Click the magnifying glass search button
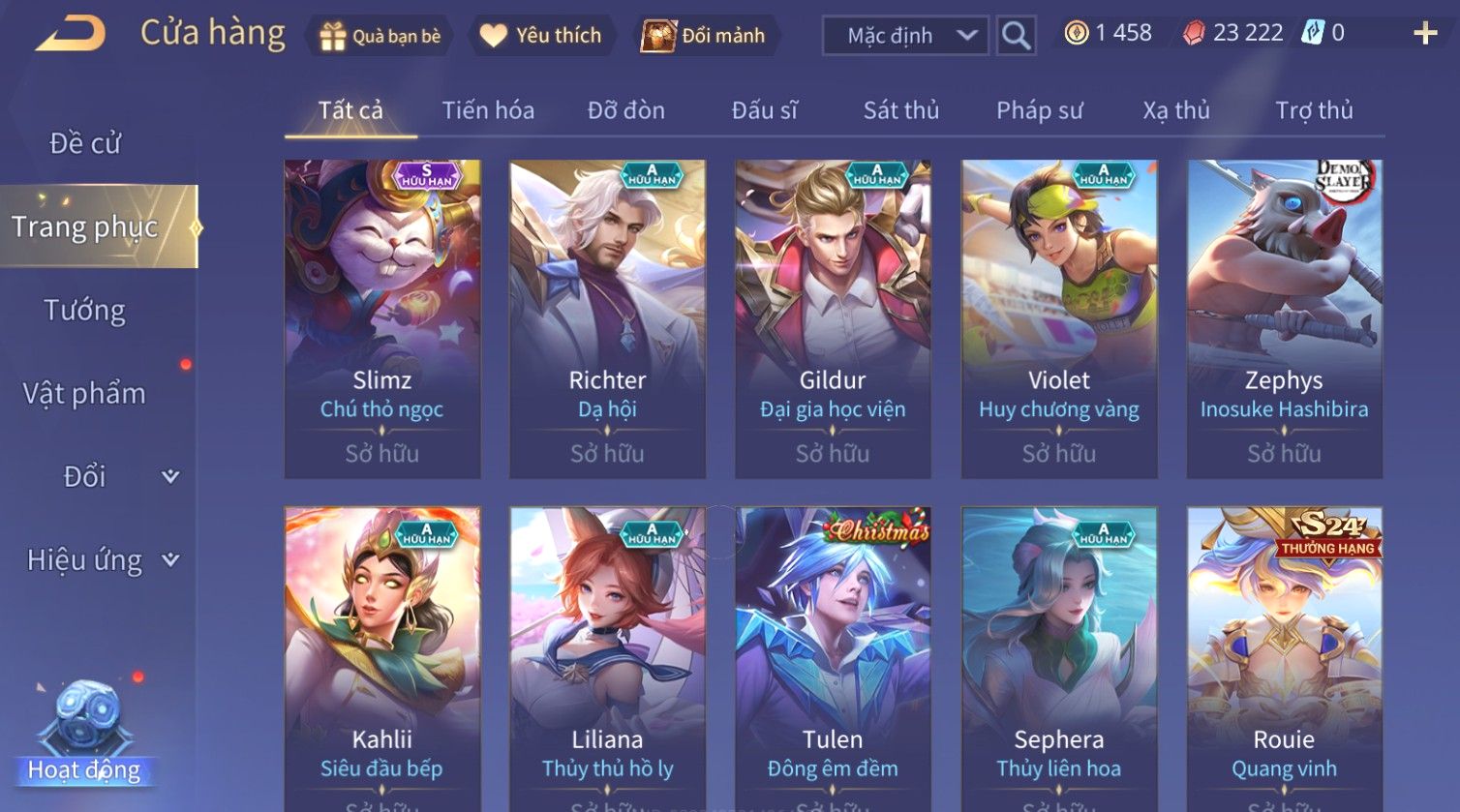Viewport: 1460px width, 812px height. (1016, 36)
